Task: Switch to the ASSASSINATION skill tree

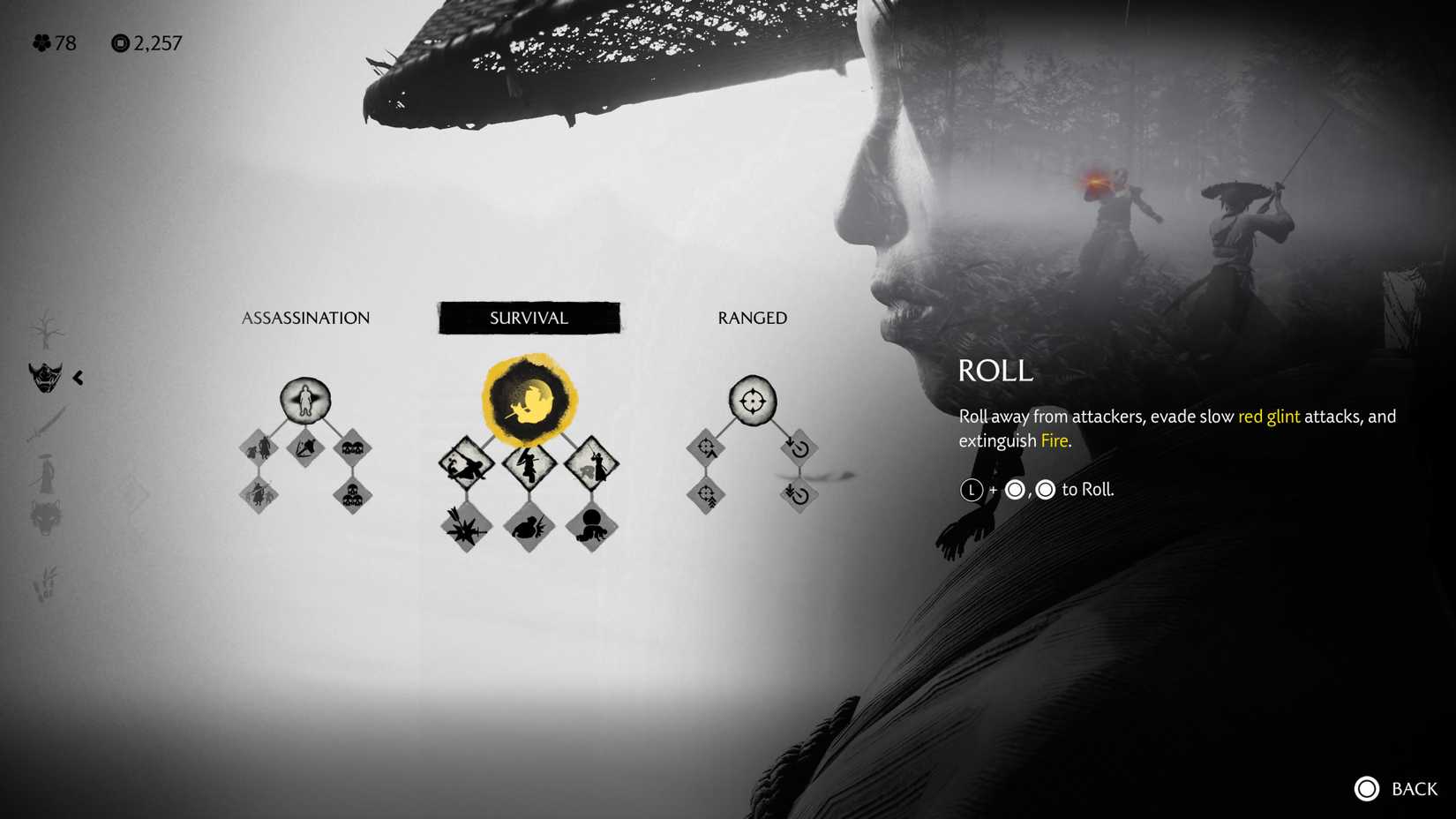Action: coord(305,318)
